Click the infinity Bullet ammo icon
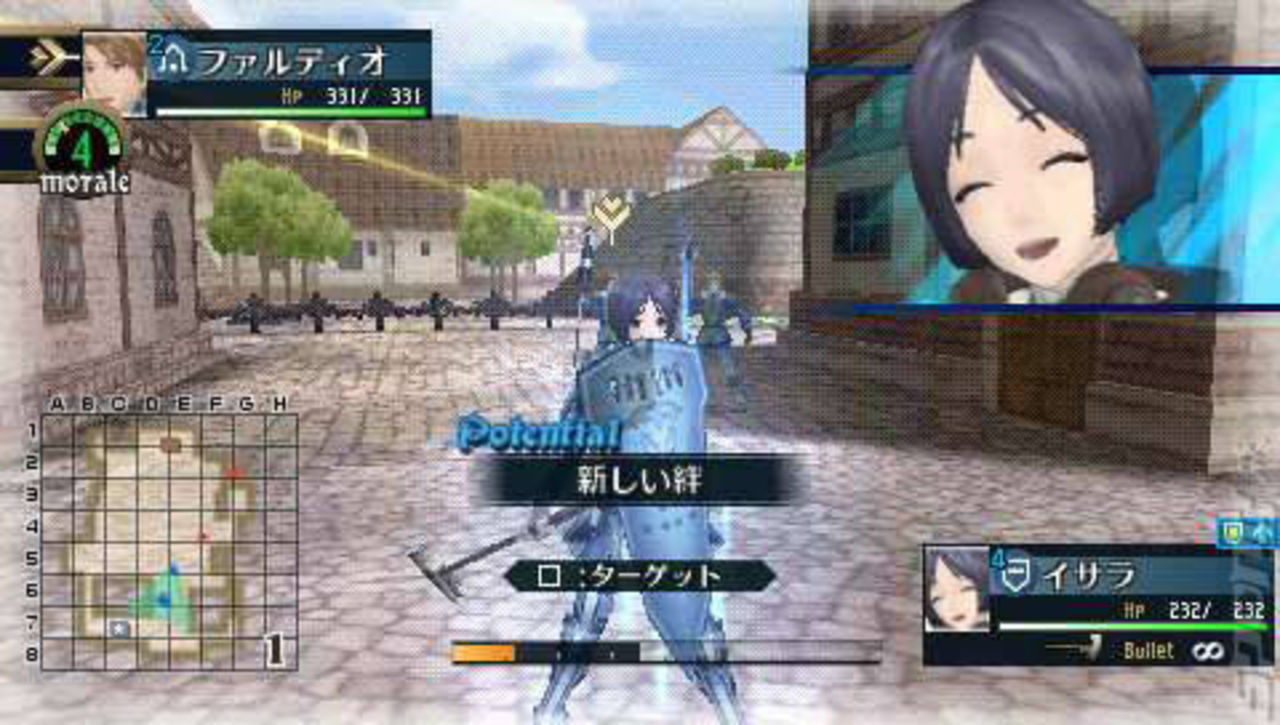 point(1207,652)
